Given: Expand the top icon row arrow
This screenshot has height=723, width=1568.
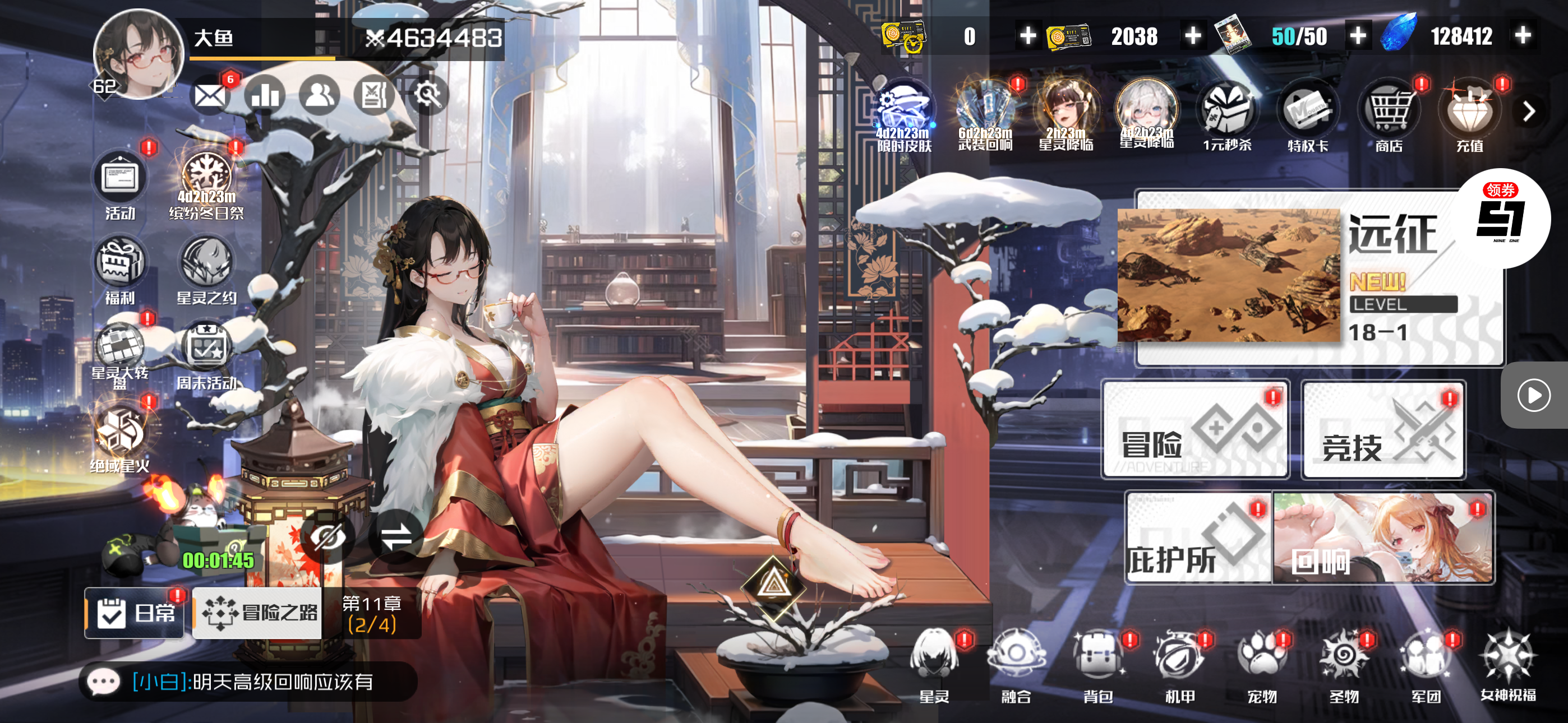Looking at the screenshot, I should 1528,112.
